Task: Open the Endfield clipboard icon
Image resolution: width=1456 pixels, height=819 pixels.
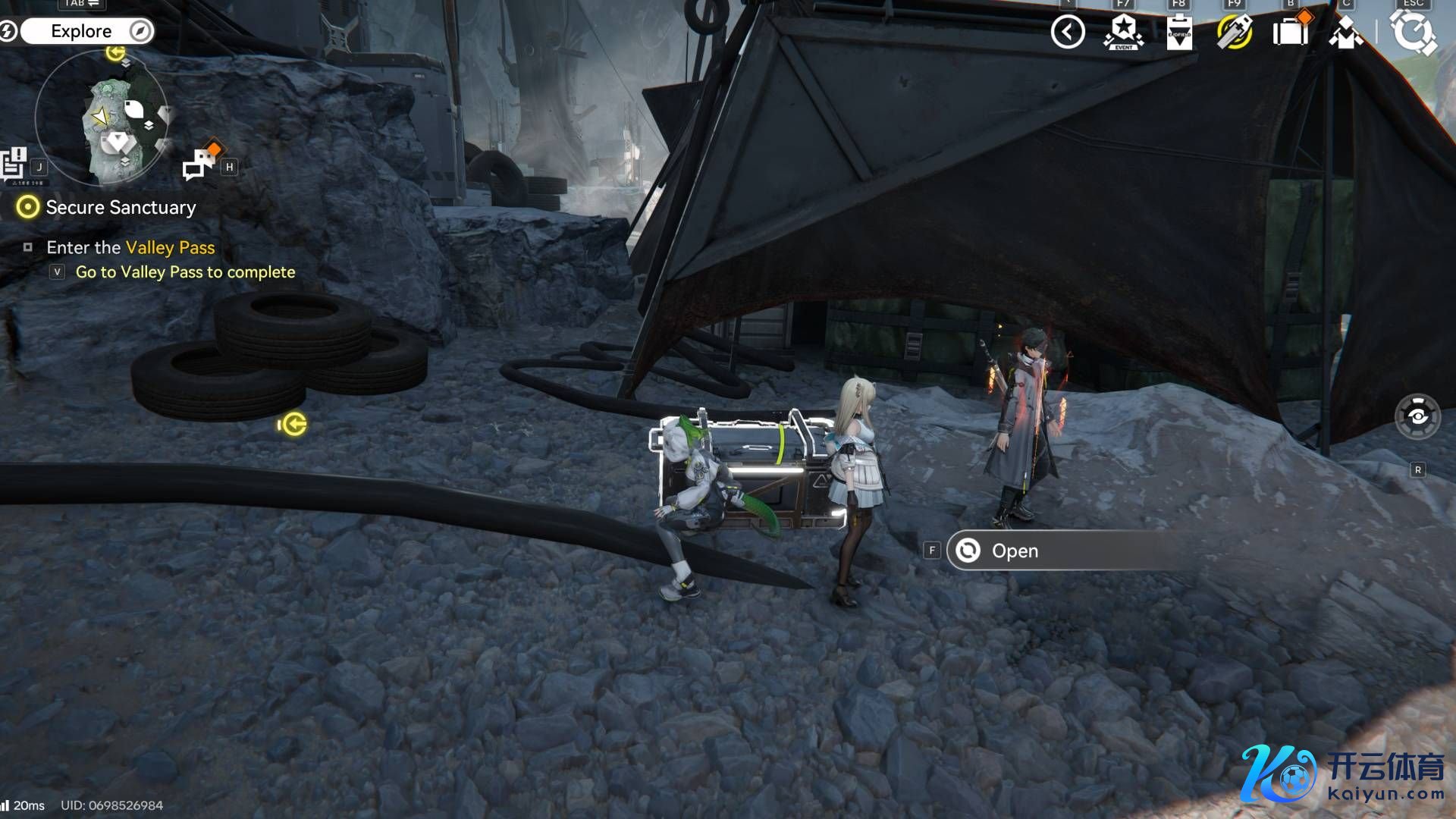Action: 1178,33
